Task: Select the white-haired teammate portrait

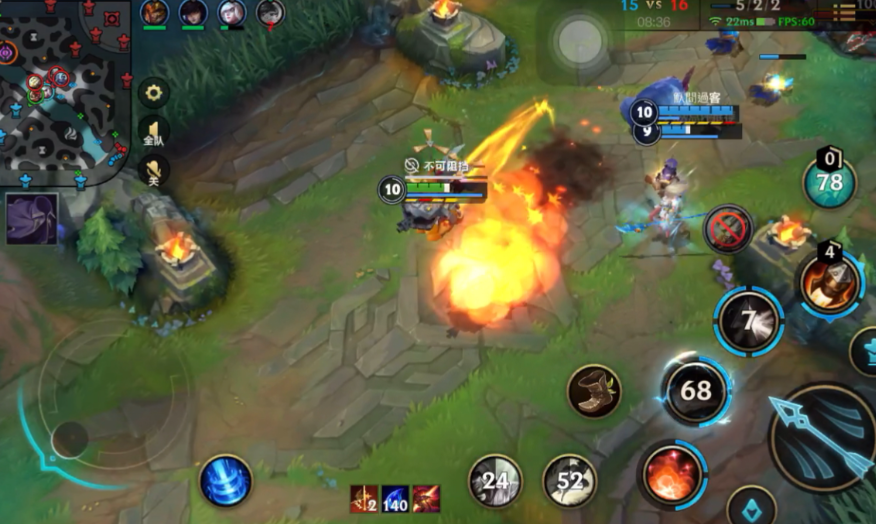Action: pyautogui.click(x=232, y=13)
